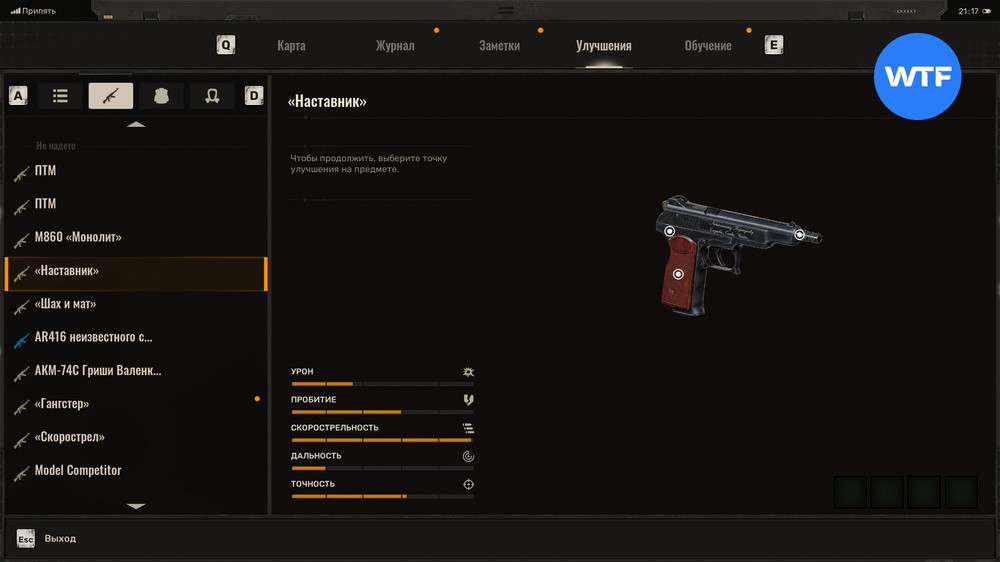Select the Улучшения tab

pyautogui.click(x=603, y=46)
